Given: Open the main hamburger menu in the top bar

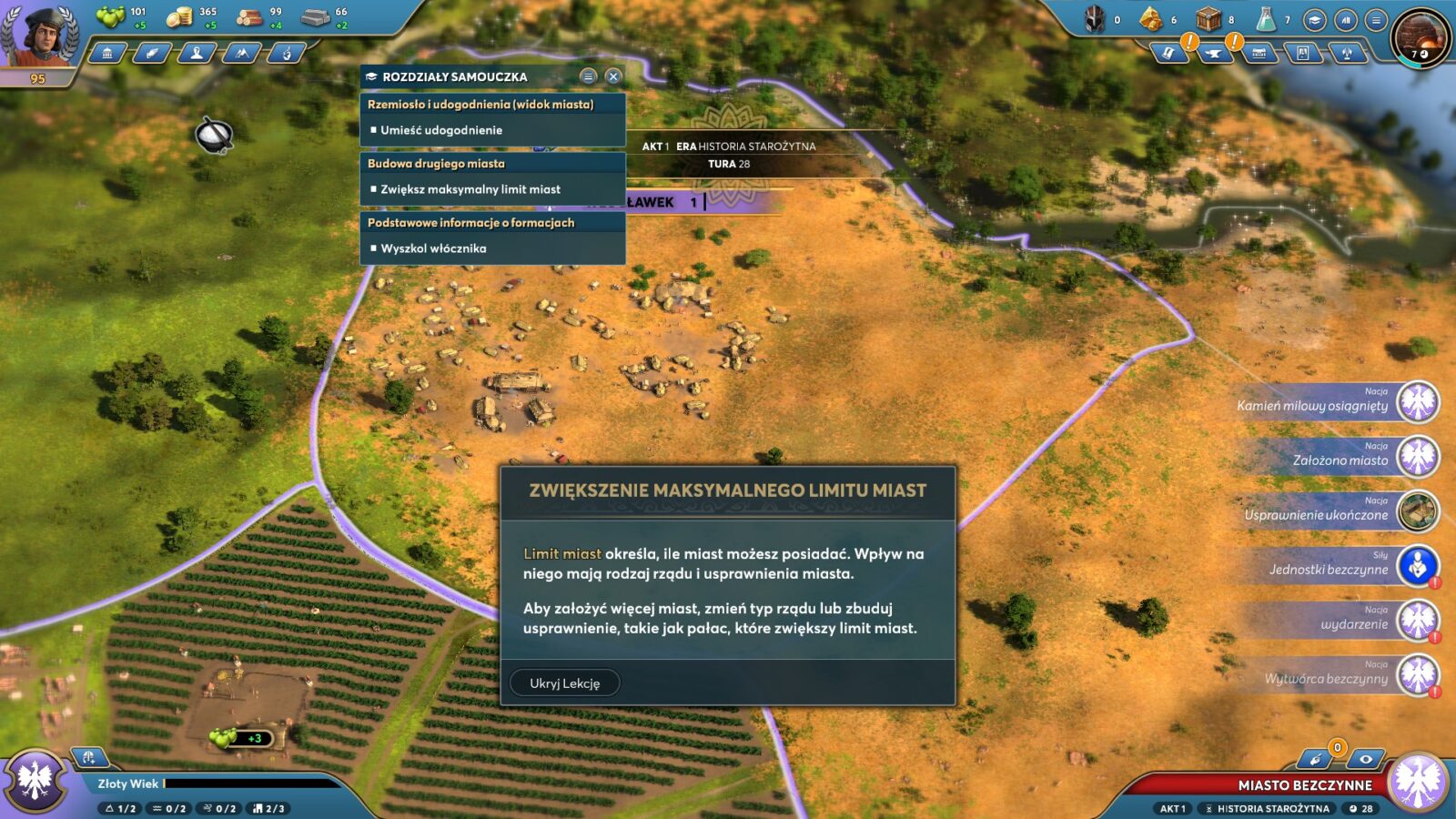Looking at the screenshot, I should pyautogui.click(x=1376, y=20).
